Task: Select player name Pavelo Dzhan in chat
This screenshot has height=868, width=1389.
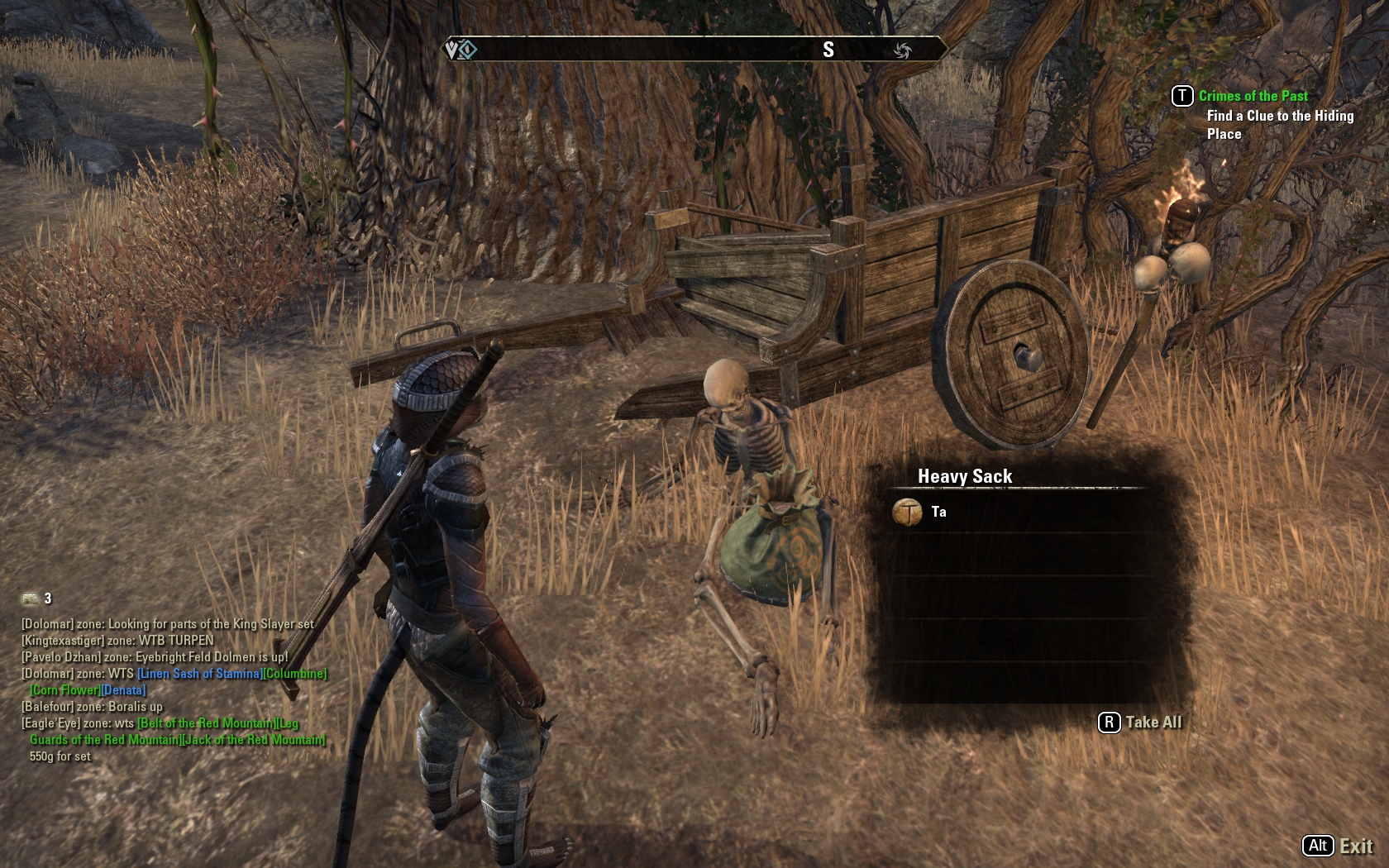Action: point(61,657)
